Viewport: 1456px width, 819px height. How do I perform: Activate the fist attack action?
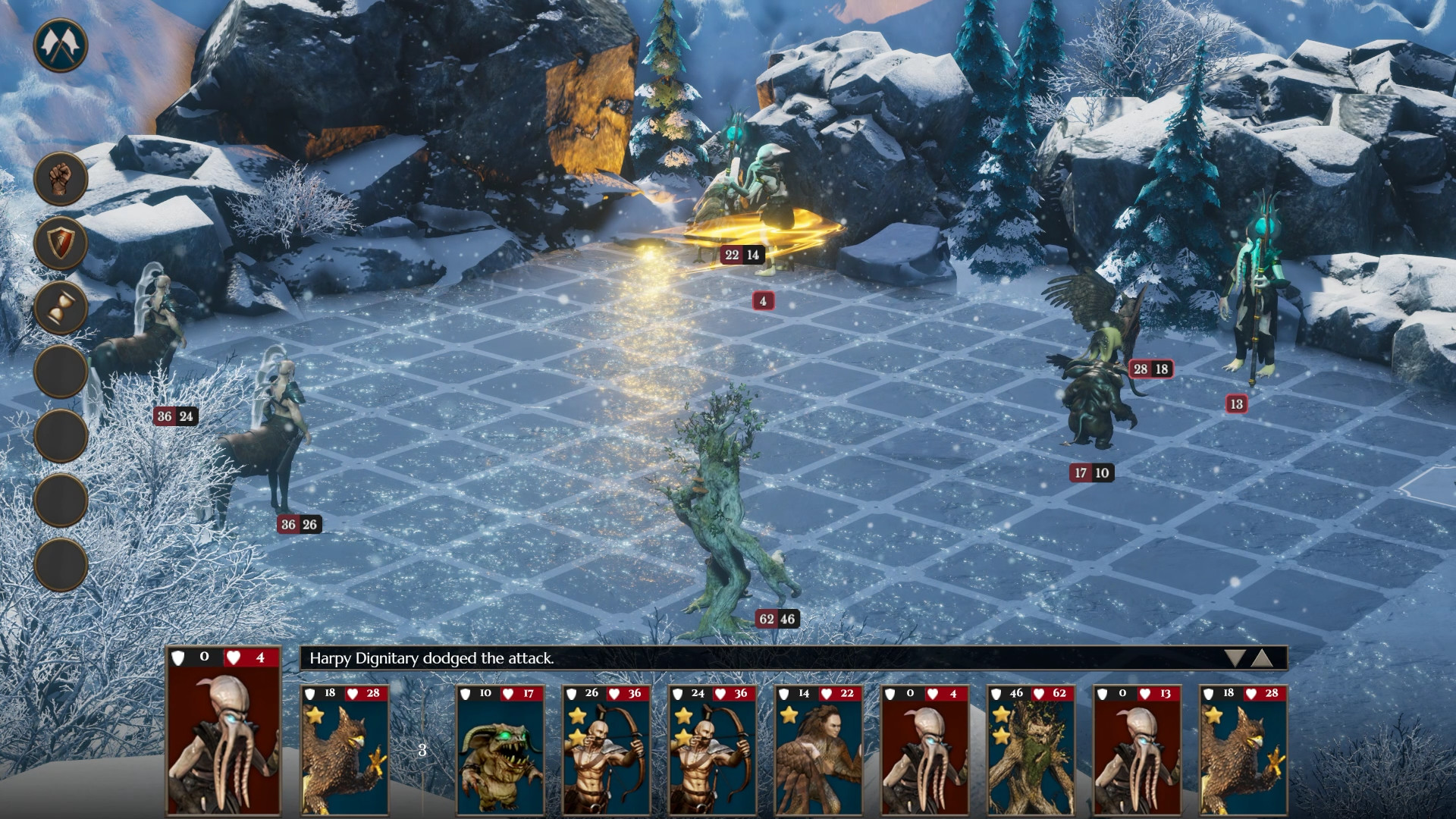pos(61,179)
